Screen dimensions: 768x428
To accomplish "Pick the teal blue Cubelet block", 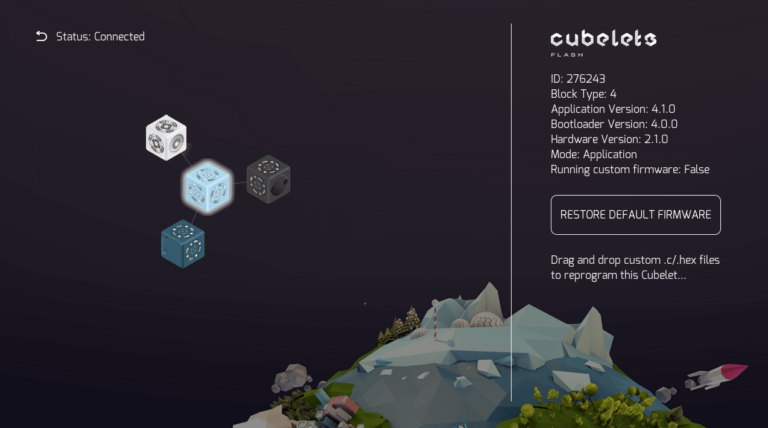I will [183, 243].
